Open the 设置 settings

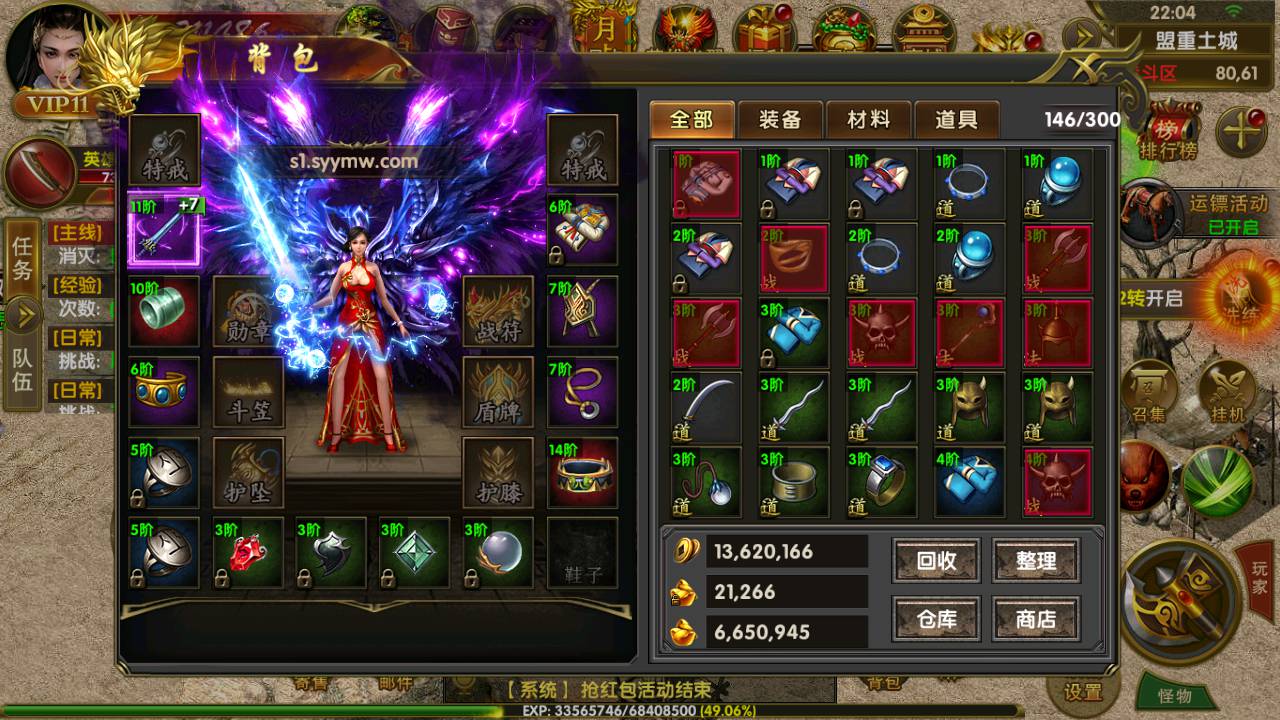(x=1082, y=692)
